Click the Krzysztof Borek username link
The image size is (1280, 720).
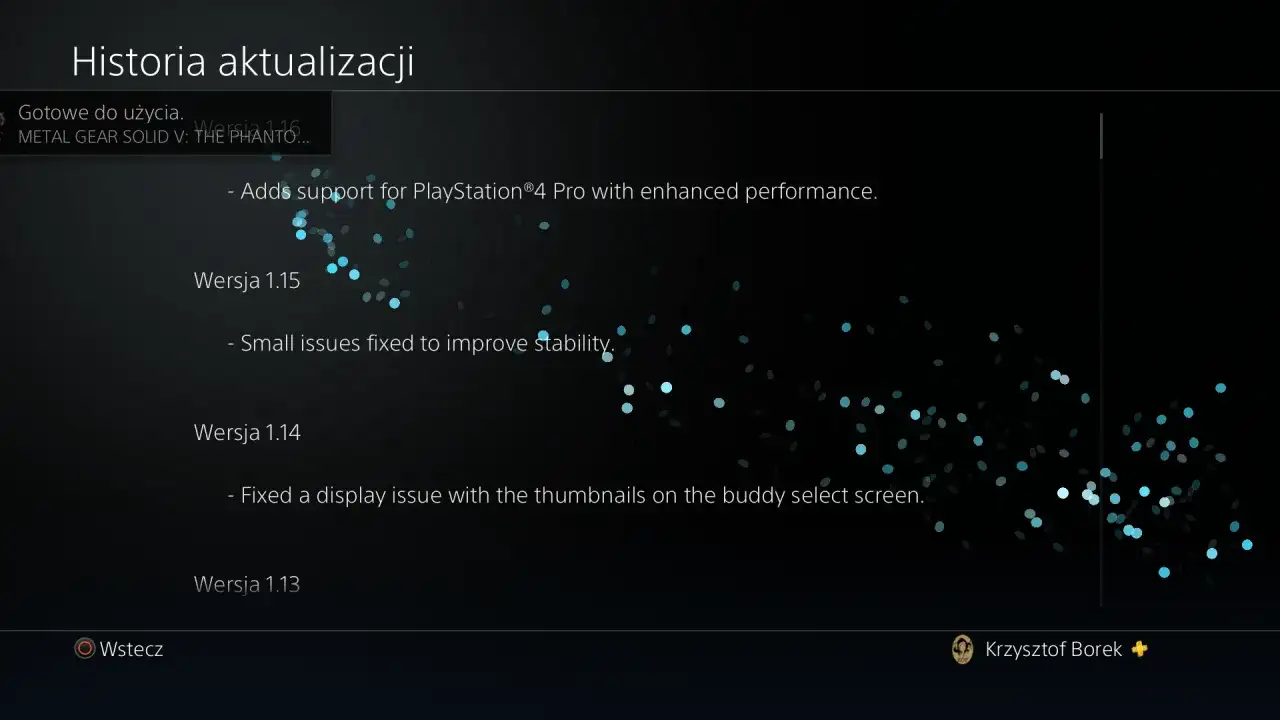pos(1053,649)
